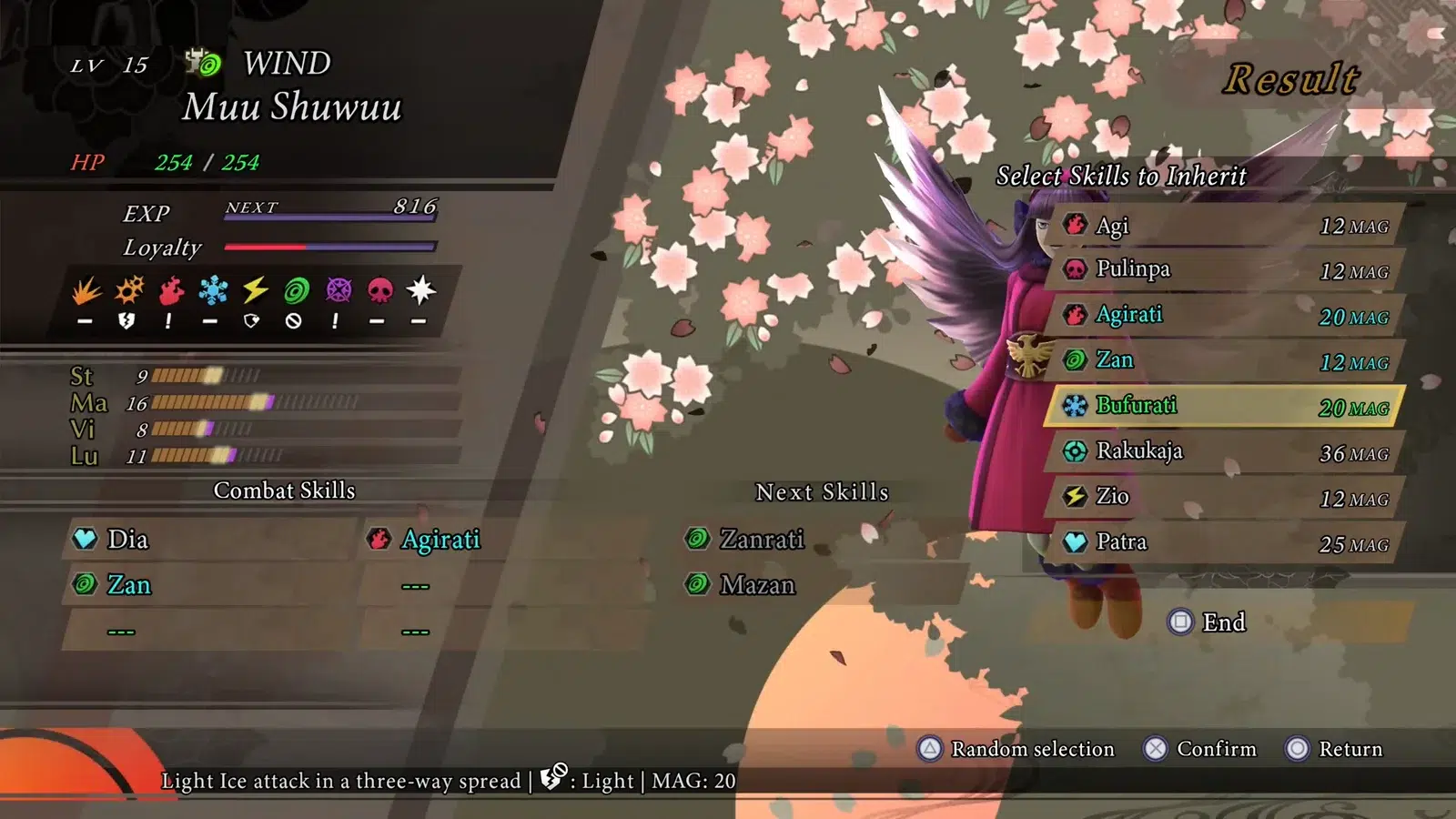This screenshot has height=819, width=1456.
Task: Select the Dia combat skill slot
Action: [x=209, y=540]
